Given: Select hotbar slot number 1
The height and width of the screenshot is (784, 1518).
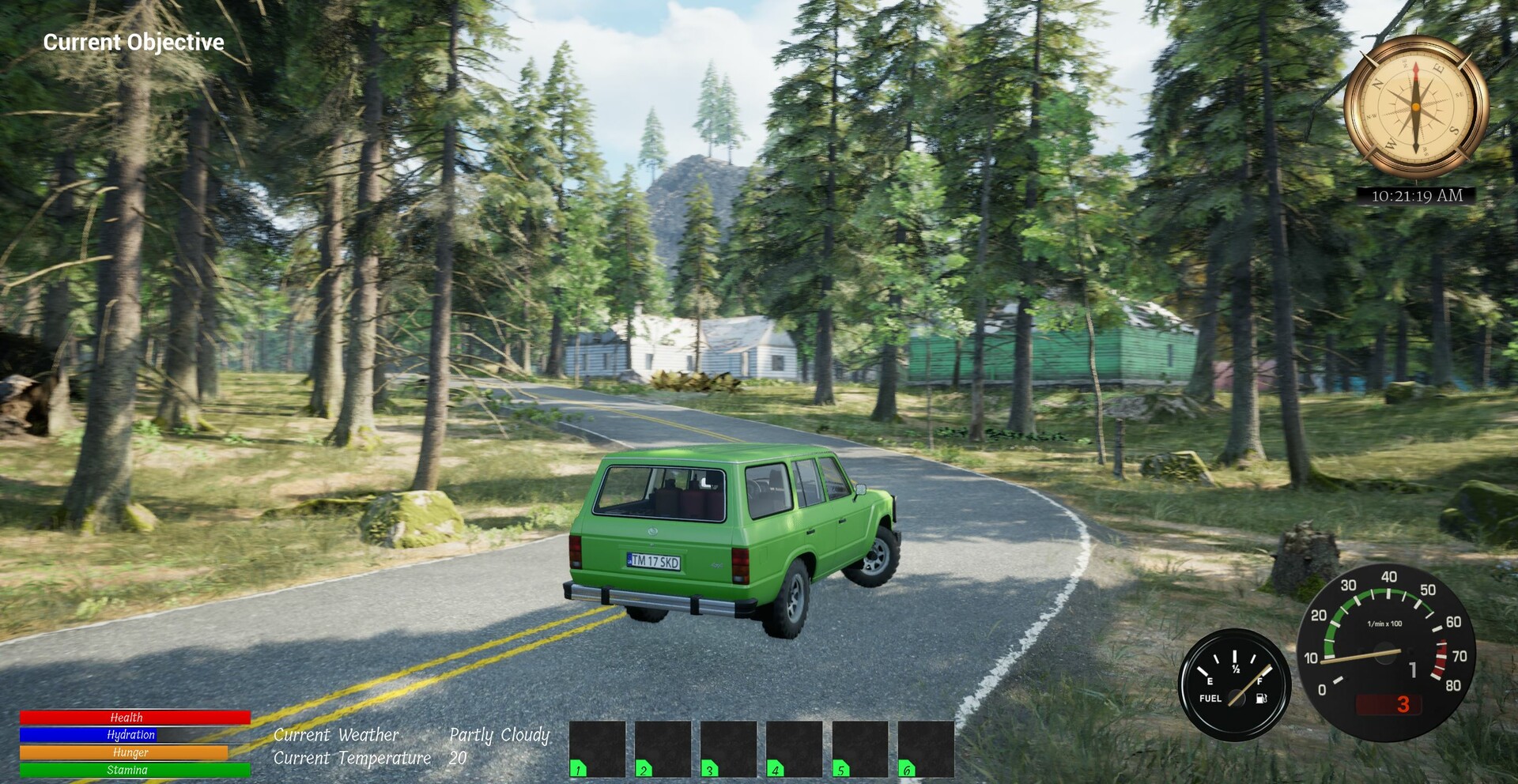Looking at the screenshot, I should 597,748.
